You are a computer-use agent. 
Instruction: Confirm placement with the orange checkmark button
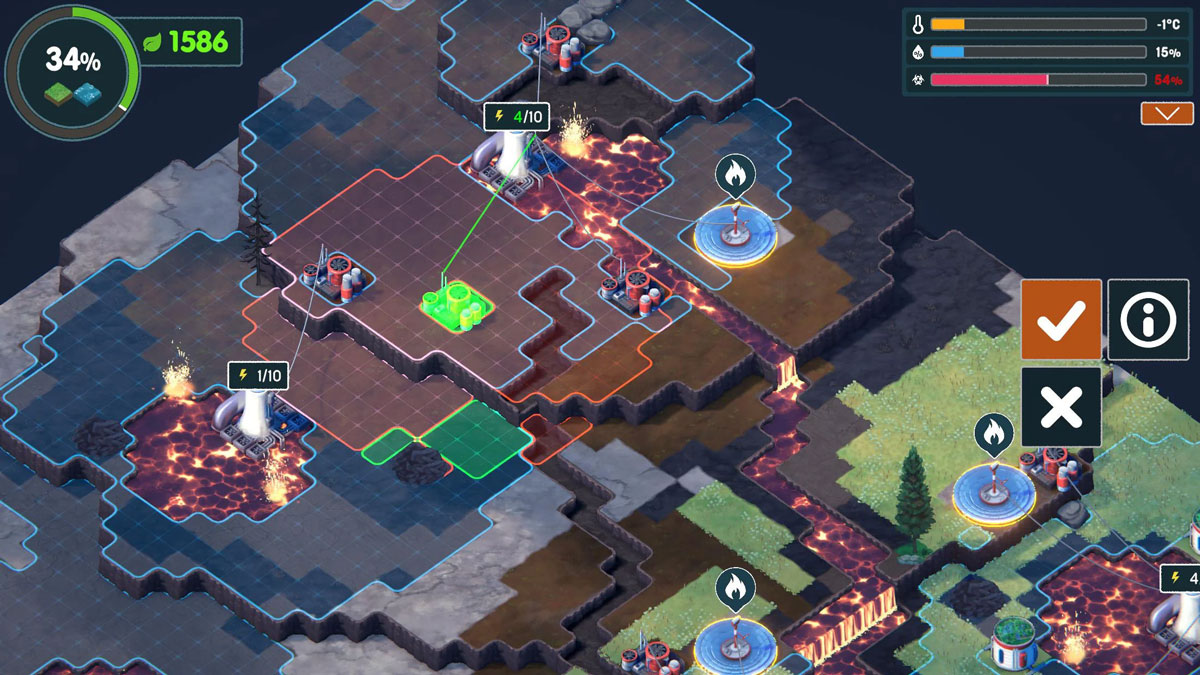(x=1061, y=320)
